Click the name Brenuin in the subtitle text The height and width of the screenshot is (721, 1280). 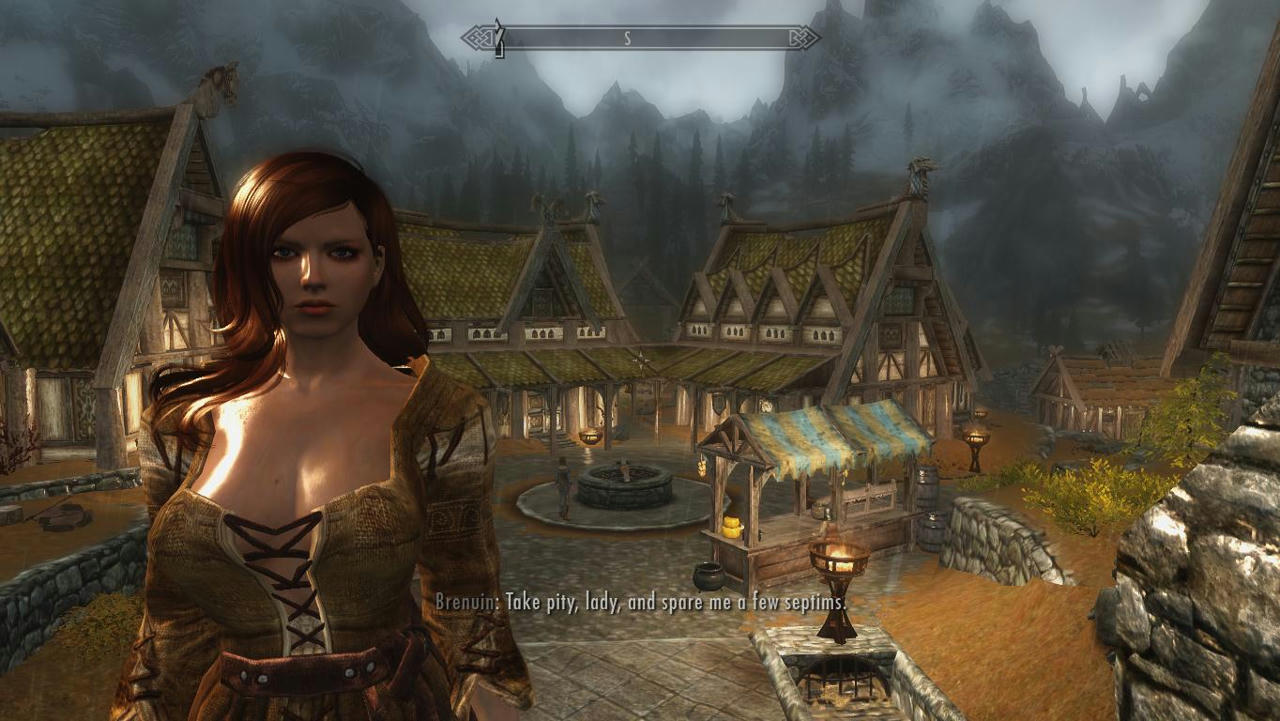click(x=463, y=603)
